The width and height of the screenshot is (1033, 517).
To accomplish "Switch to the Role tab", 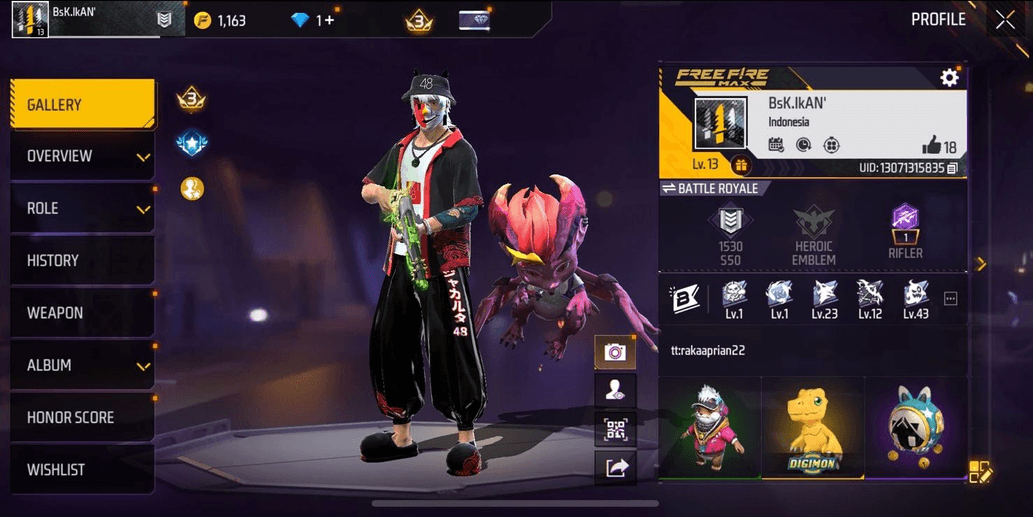I will [x=82, y=209].
